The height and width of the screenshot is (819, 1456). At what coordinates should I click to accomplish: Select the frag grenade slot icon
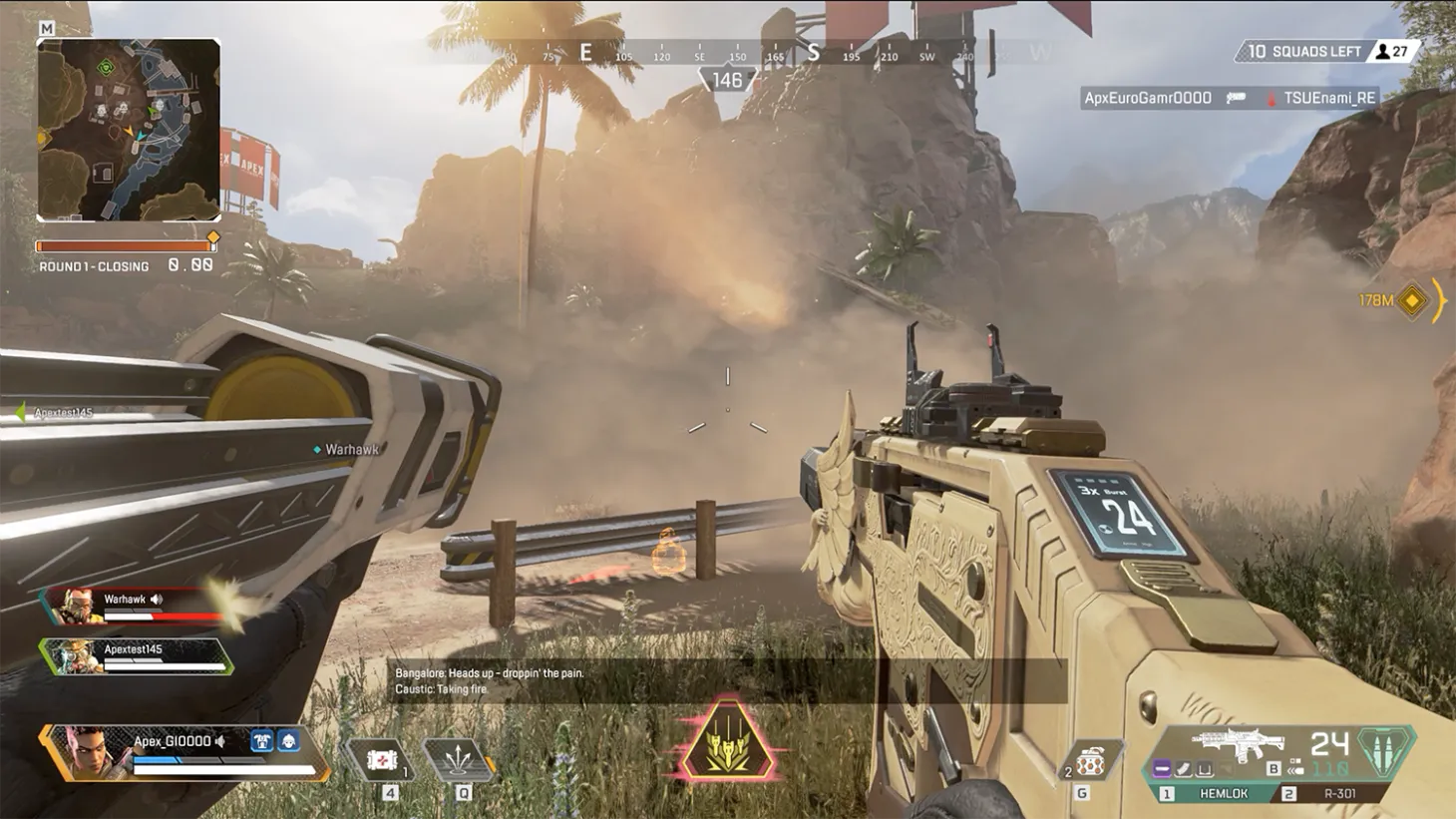[x=1090, y=759]
